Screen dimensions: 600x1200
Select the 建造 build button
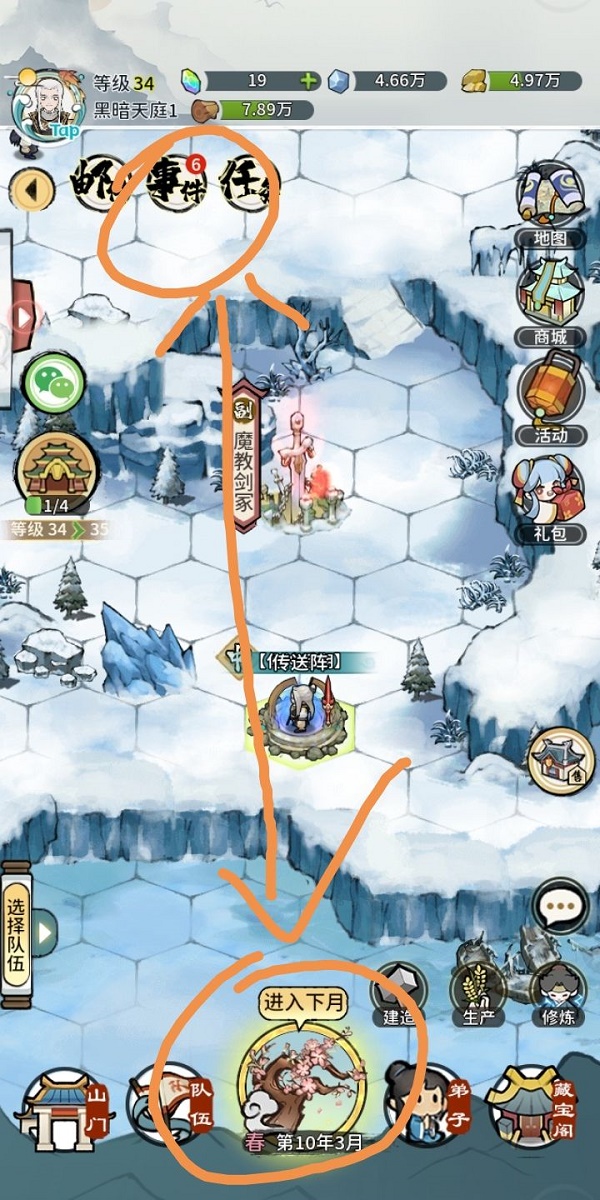point(398,990)
